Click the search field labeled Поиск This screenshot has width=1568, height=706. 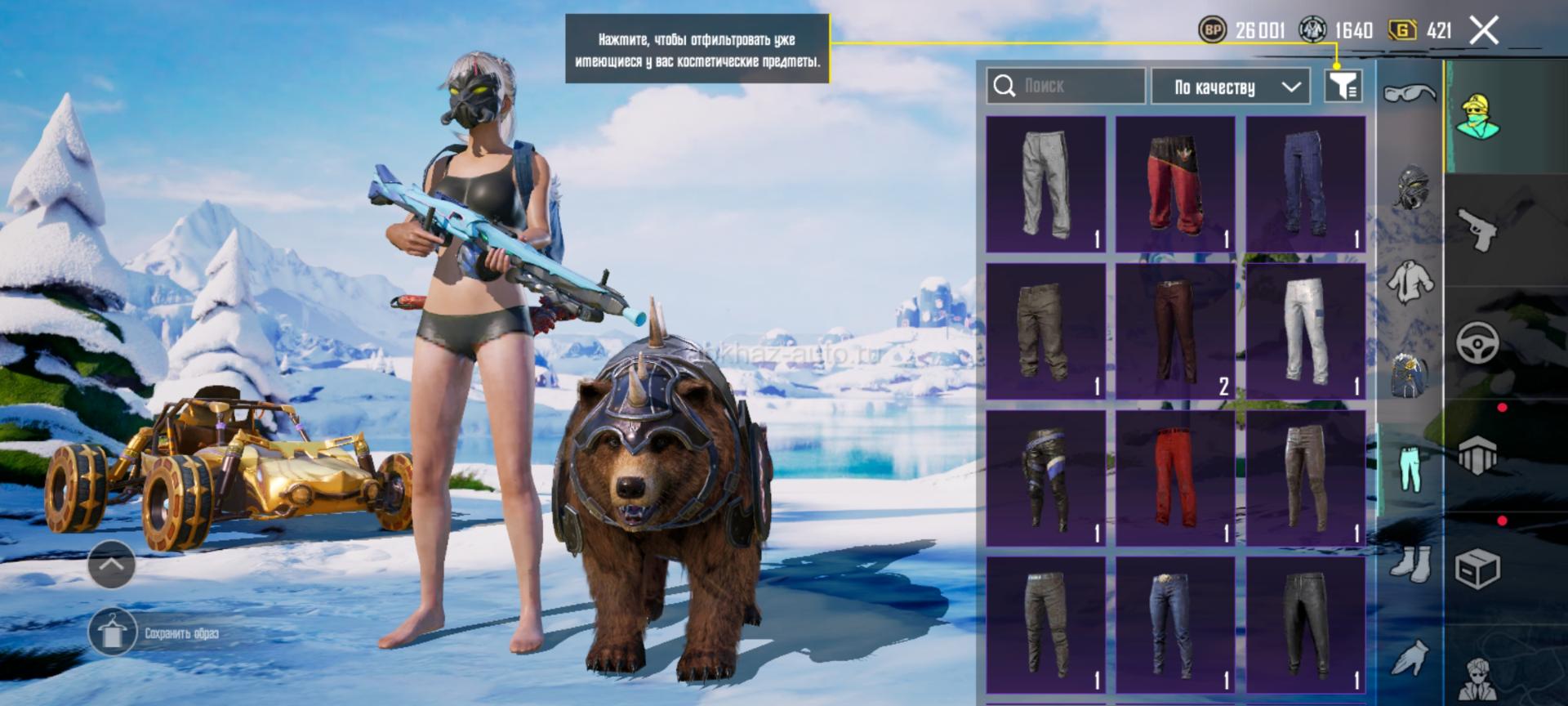click(1066, 86)
